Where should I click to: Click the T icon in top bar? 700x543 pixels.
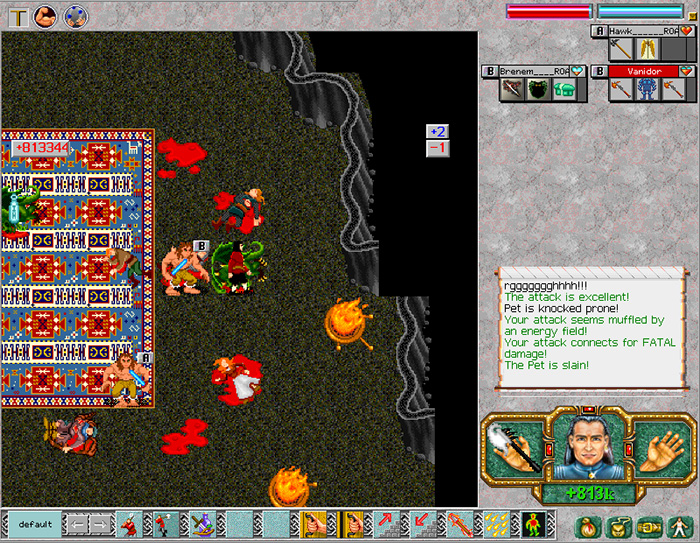coord(18,16)
